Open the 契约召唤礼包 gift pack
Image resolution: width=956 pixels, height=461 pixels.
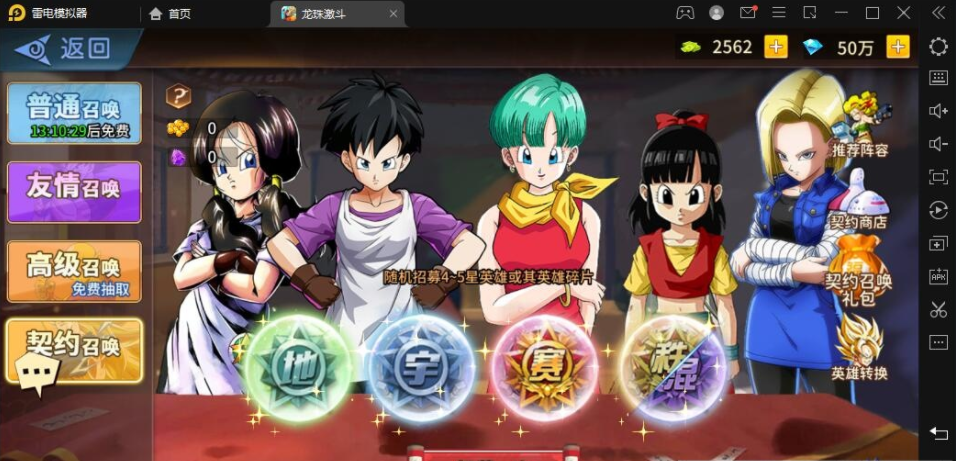(x=860, y=270)
